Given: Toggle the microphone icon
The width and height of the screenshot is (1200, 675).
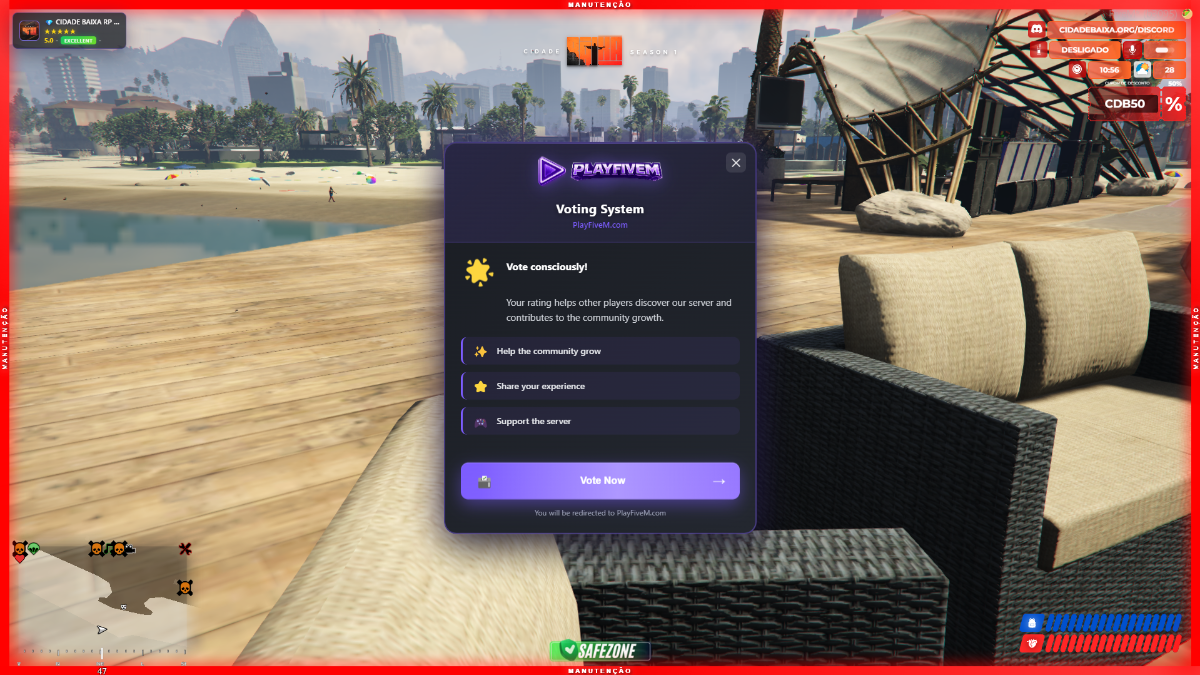Looking at the screenshot, I should (x=1132, y=49).
